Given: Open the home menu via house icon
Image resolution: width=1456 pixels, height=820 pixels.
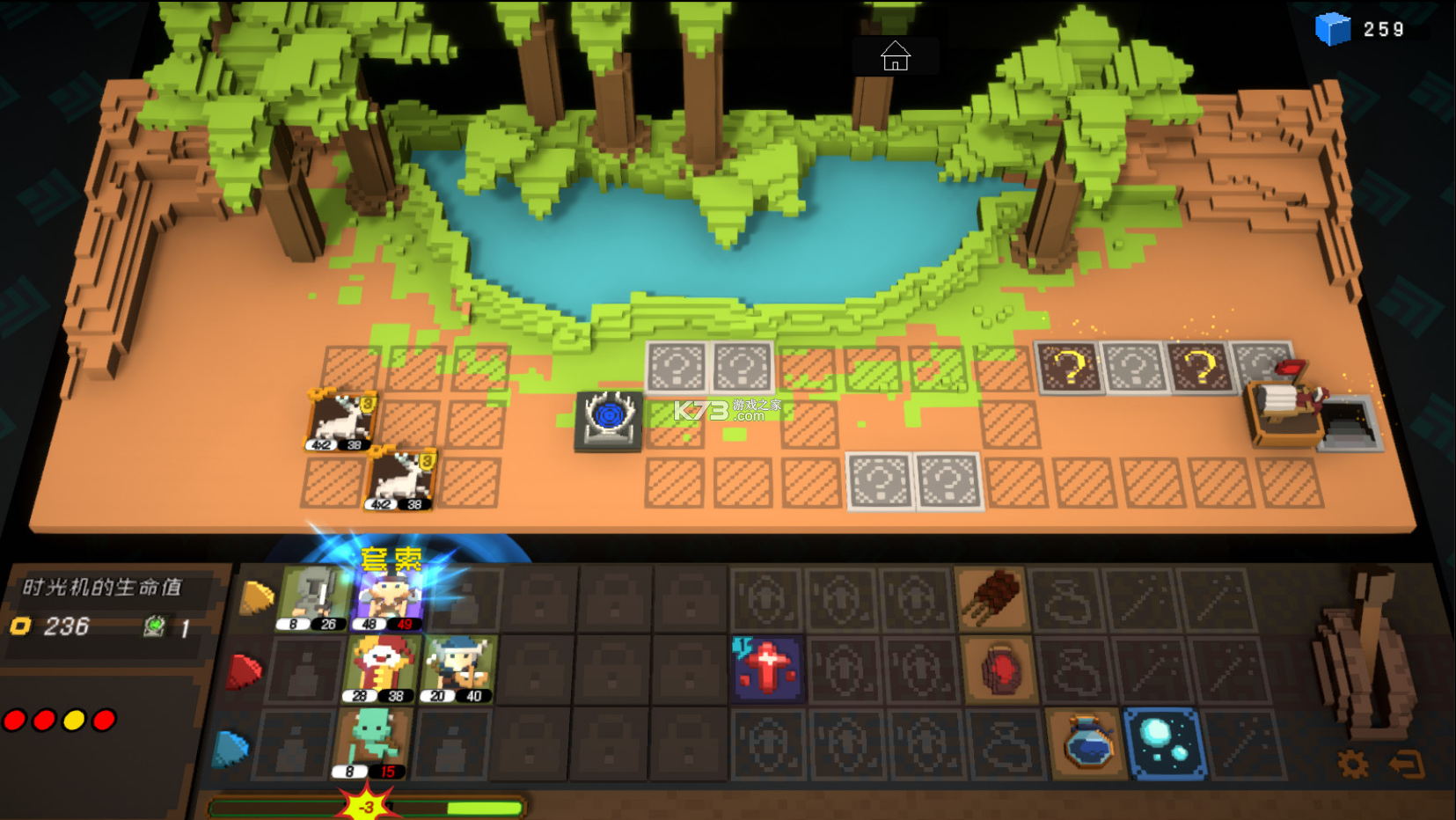Looking at the screenshot, I should 895,57.
